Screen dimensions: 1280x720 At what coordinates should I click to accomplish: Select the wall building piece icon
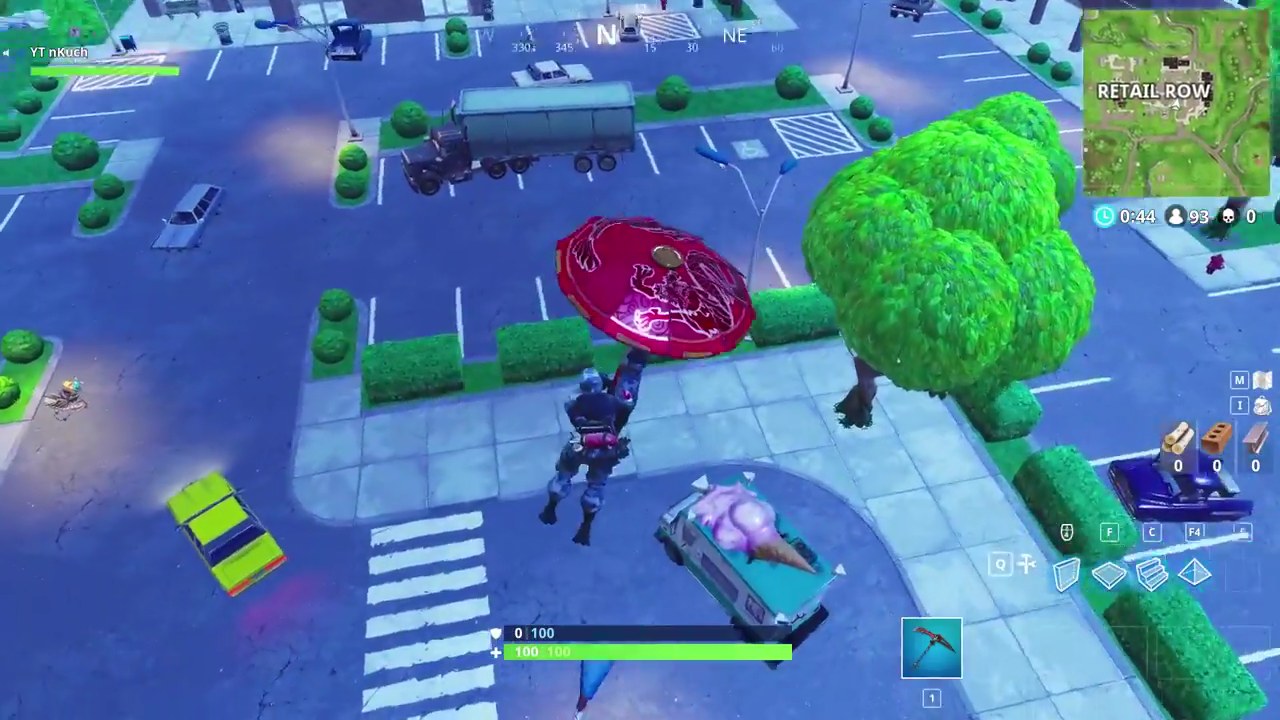tap(1066, 573)
